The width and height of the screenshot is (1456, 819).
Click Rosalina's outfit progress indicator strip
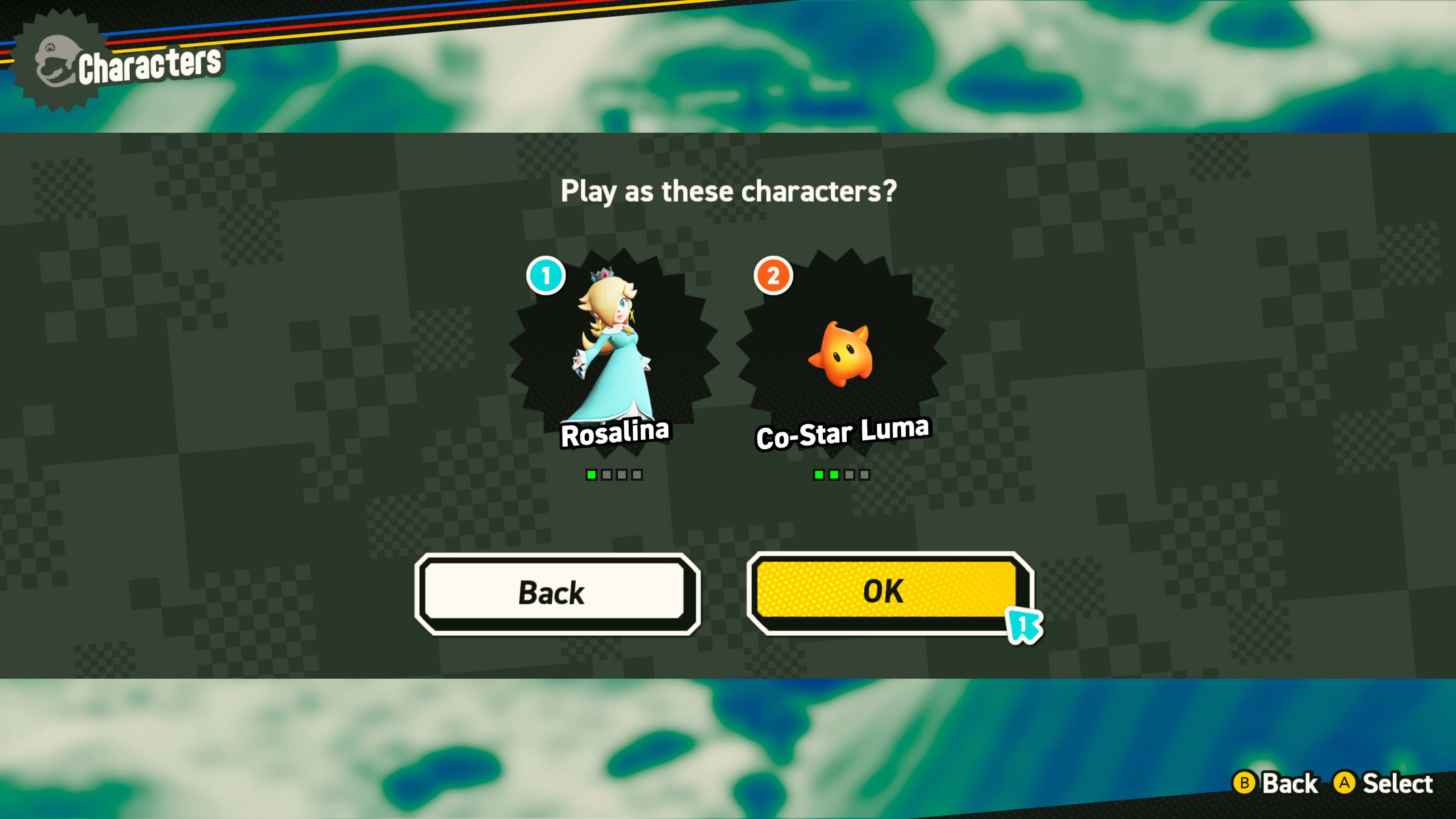[614, 475]
